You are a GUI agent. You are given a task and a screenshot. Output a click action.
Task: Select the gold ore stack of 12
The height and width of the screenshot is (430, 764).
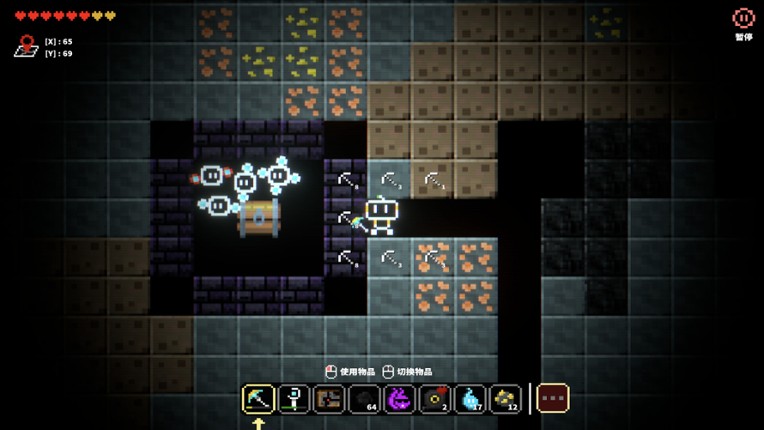click(505, 398)
